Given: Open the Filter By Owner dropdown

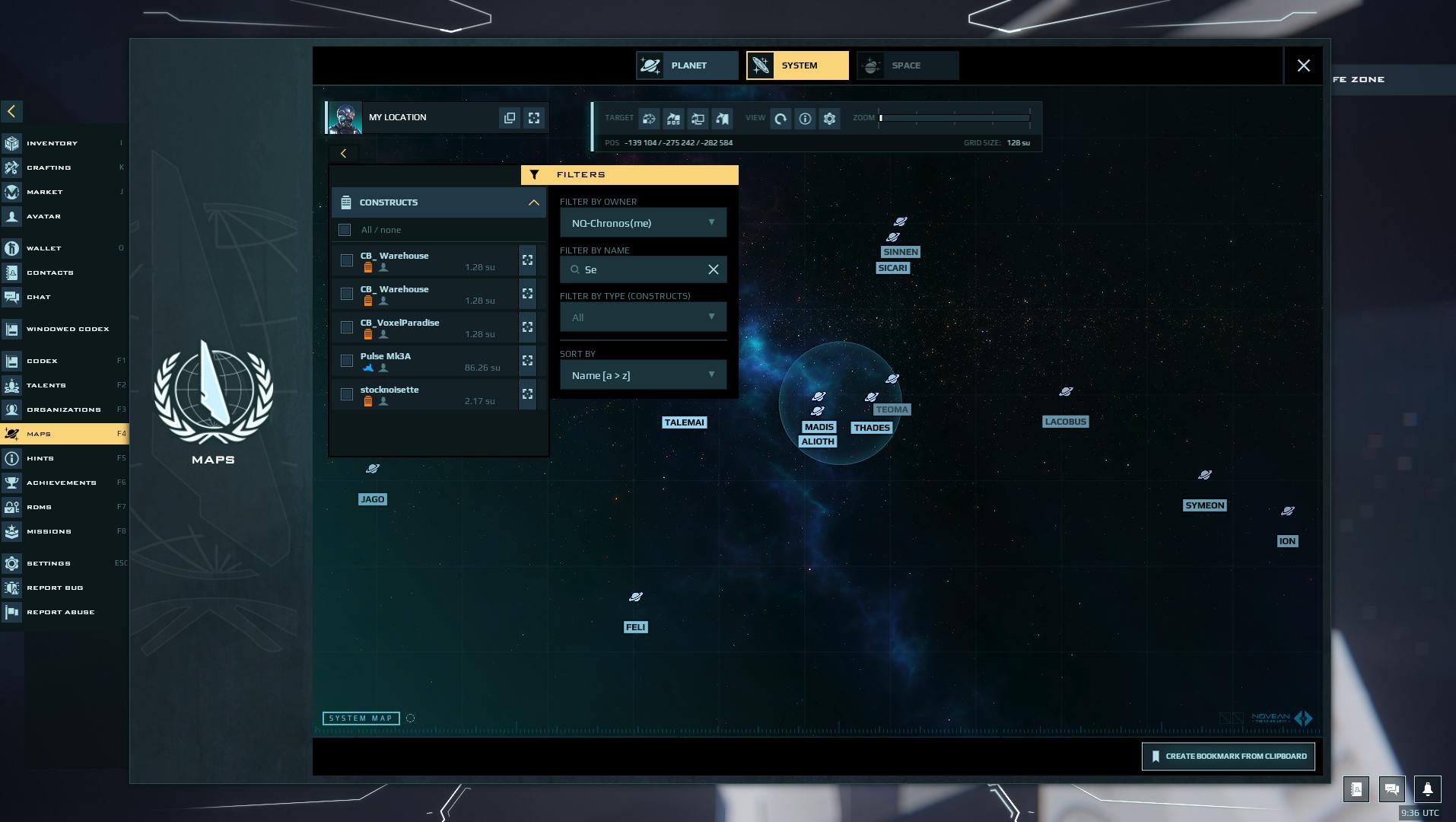Looking at the screenshot, I should [643, 222].
